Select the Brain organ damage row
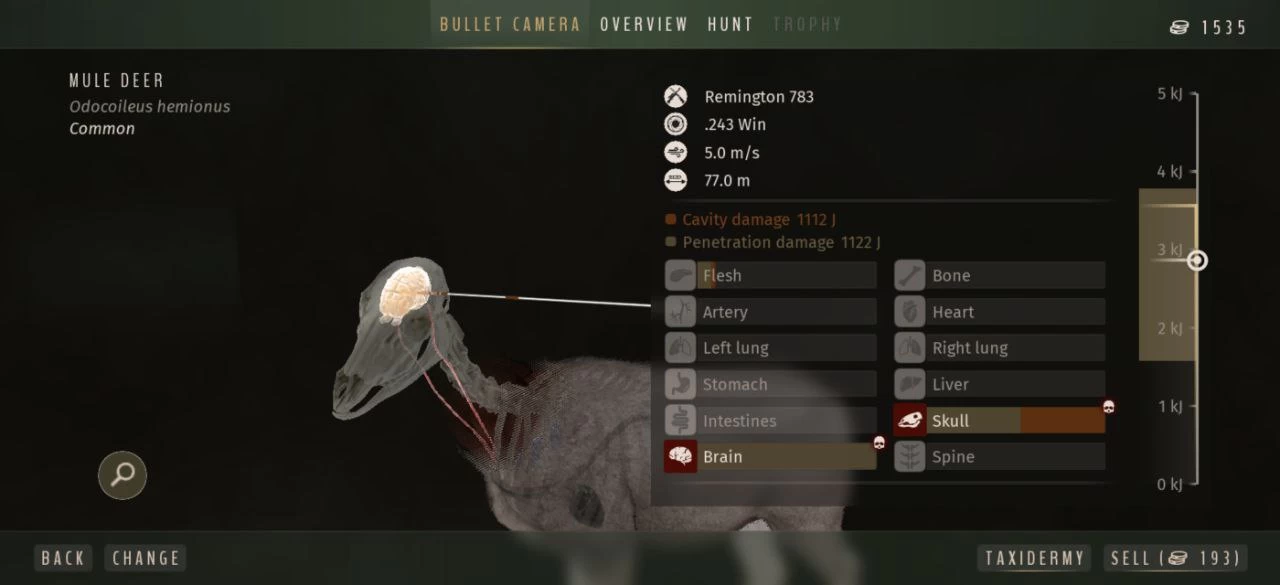 coord(770,457)
